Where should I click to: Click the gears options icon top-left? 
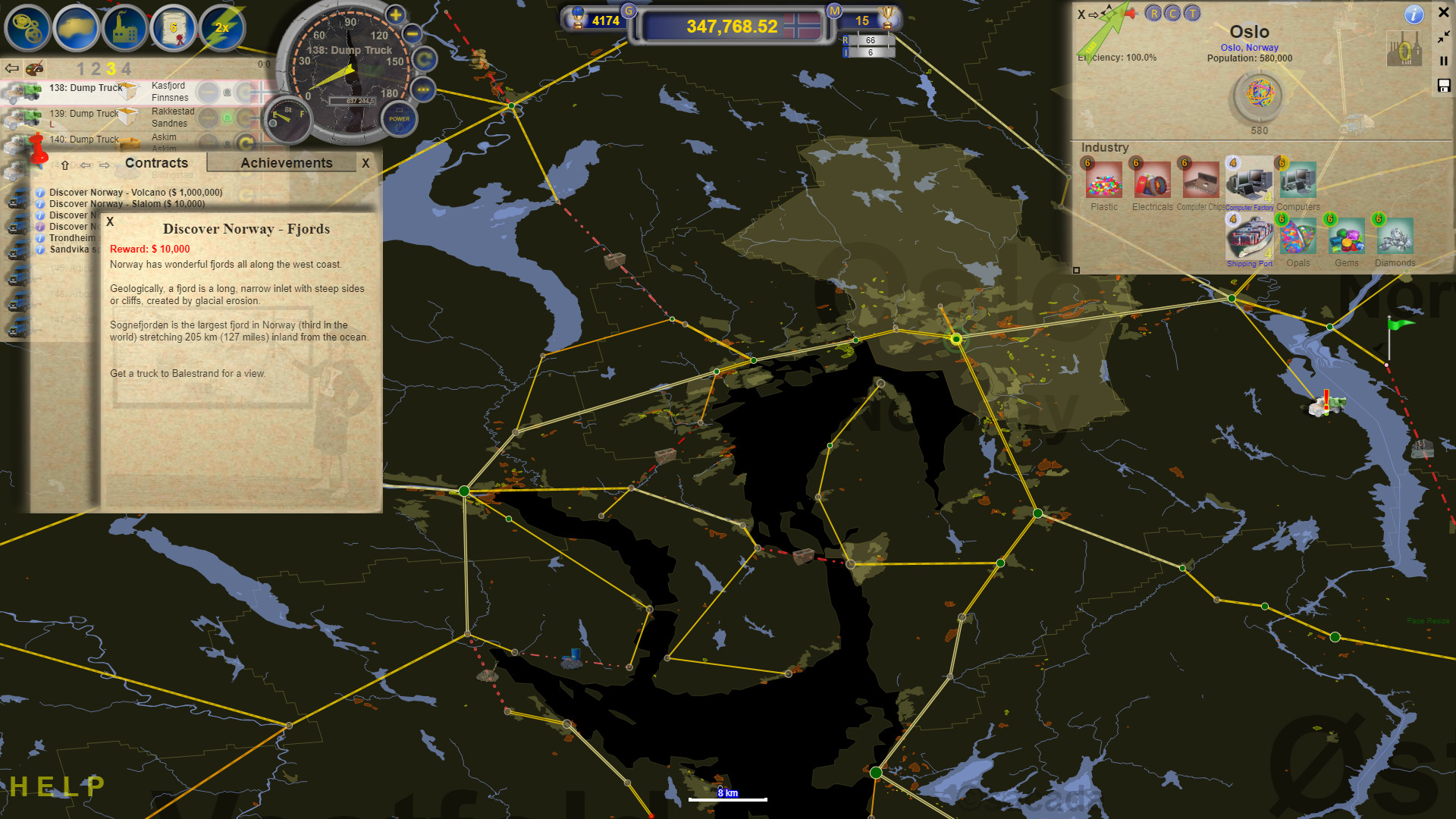(28, 26)
